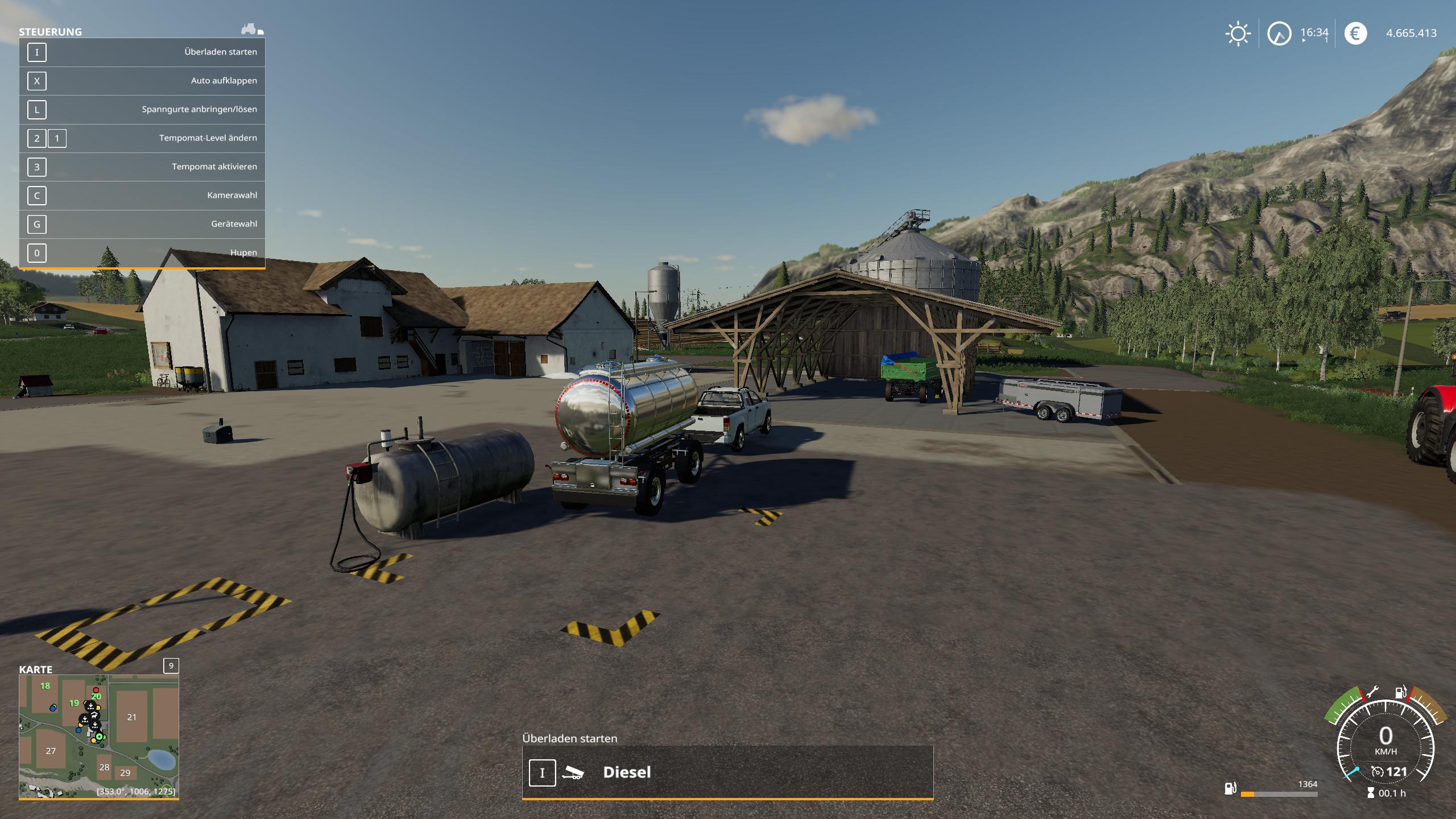Image resolution: width=1456 pixels, height=819 pixels.
Task: Click the tractor icon above the Steuerung panel
Action: point(251,29)
